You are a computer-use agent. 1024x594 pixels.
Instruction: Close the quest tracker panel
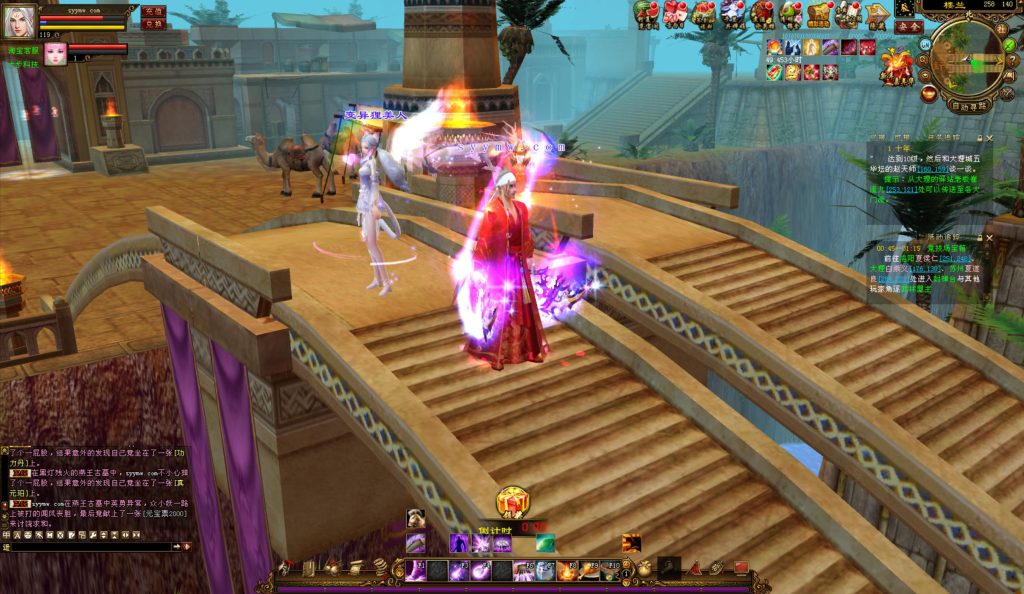pyautogui.click(x=990, y=137)
